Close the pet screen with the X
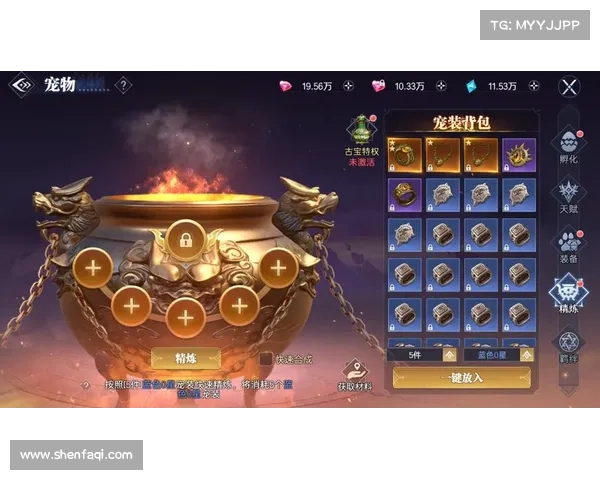 pos(569,86)
